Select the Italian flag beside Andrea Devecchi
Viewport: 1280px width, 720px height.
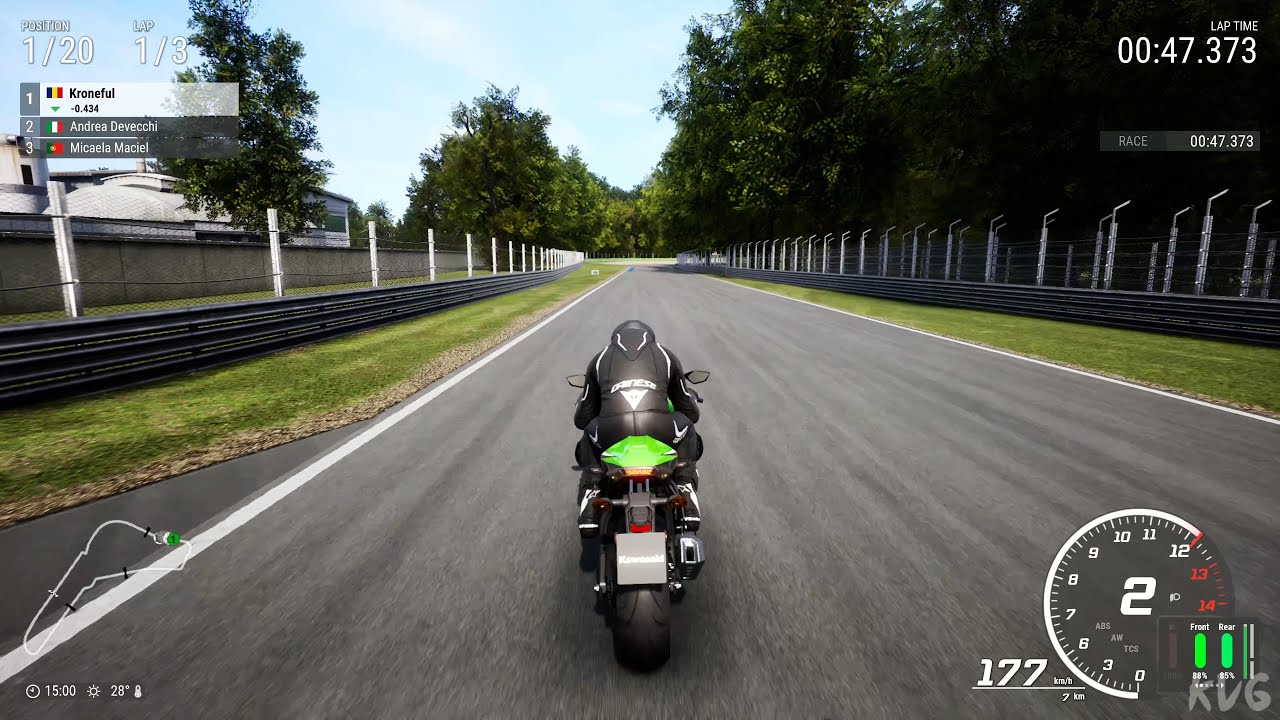(x=54, y=126)
